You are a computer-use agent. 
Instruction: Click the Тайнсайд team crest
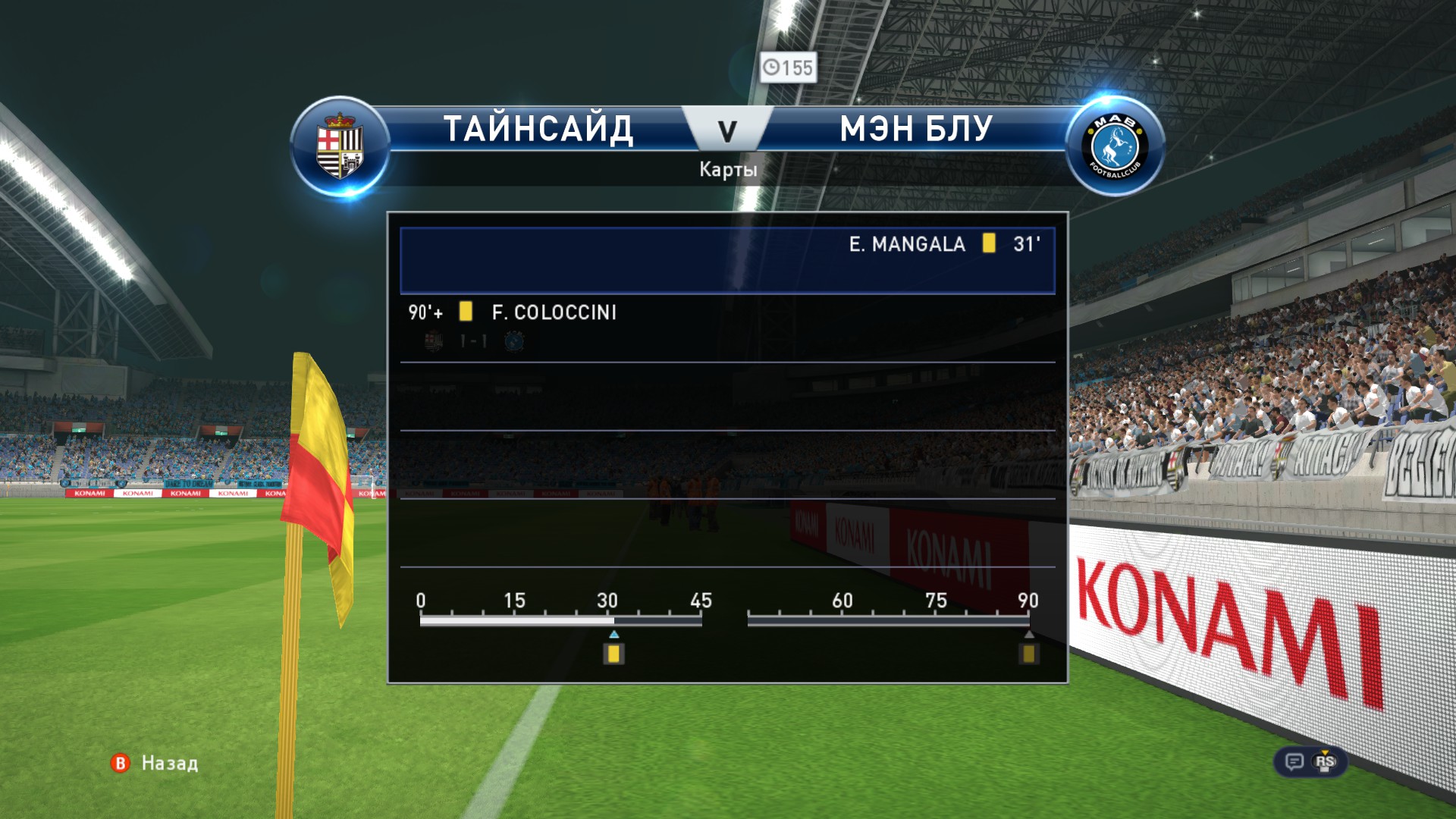click(x=340, y=146)
